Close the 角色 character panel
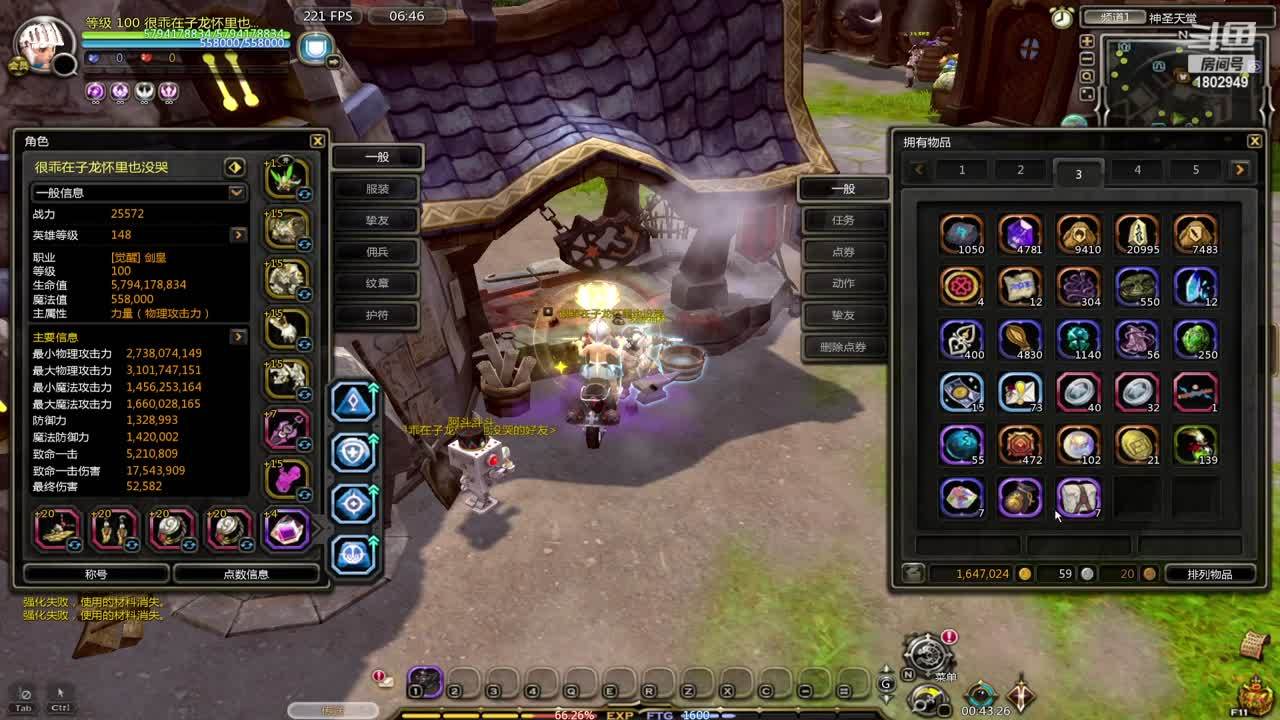The image size is (1280, 720). [317, 141]
